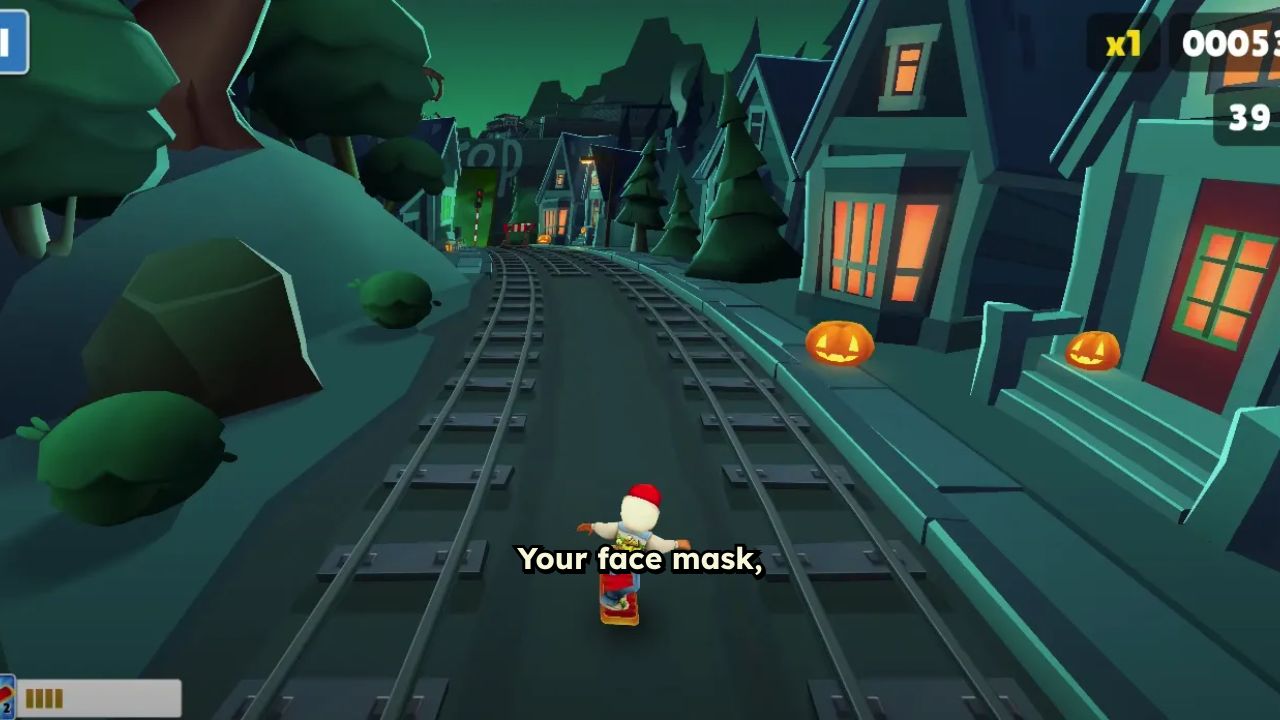This screenshot has height=720, width=1280.
Task: Pause the game with the blue button
Action: (x=11, y=42)
